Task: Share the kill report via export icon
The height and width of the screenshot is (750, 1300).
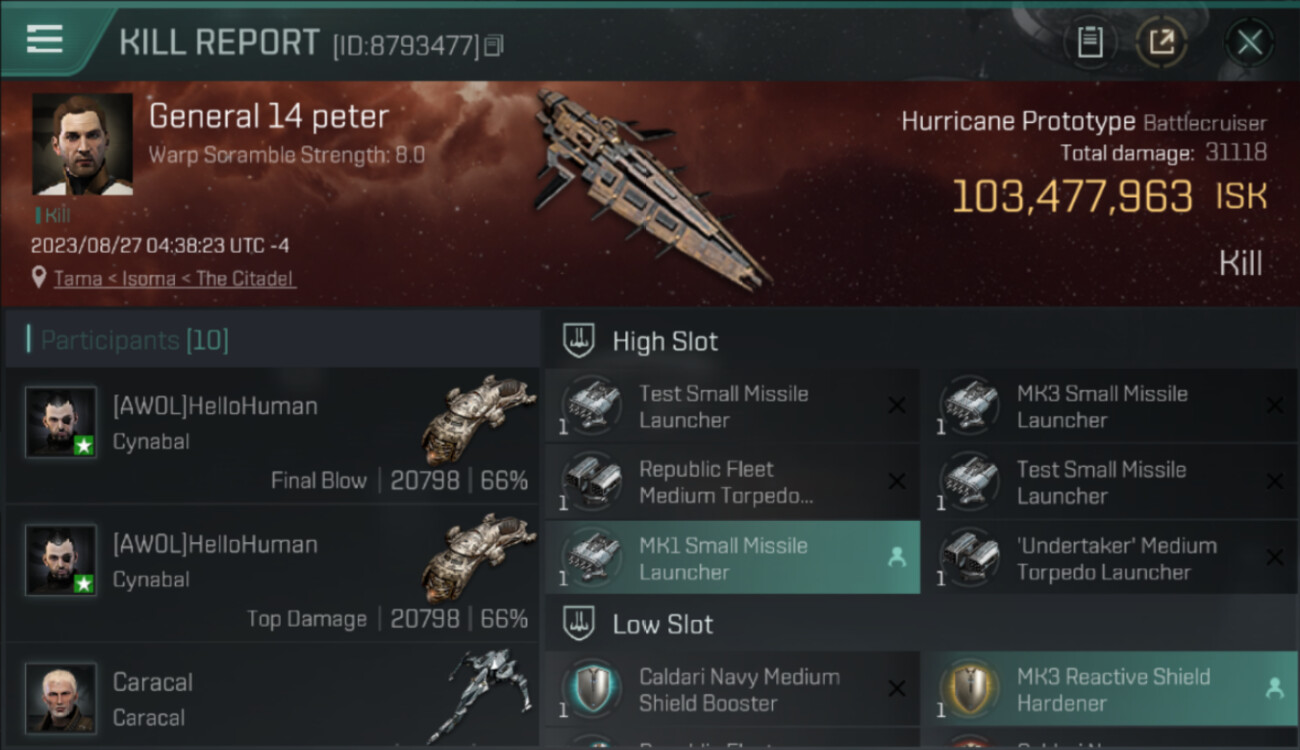Action: click(1161, 42)
